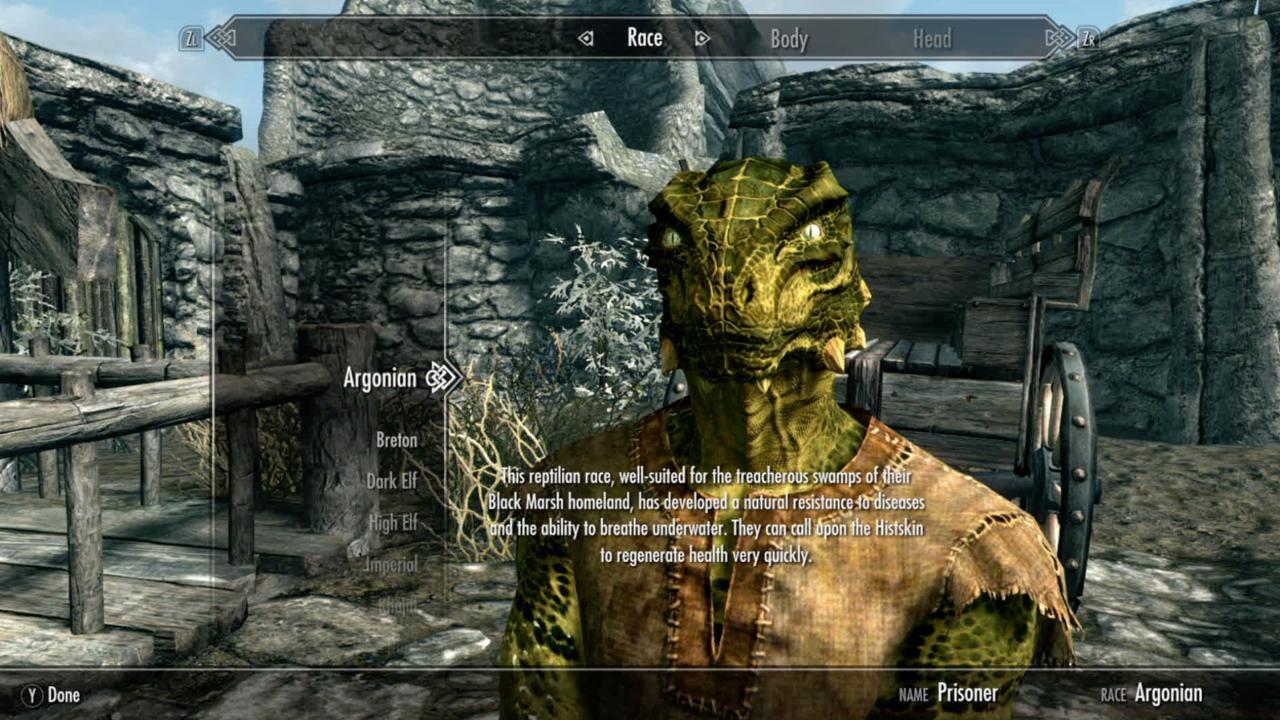This screenshot has height=720, width=1280.
Task: Click the double-chevron ornament right of the top bar
Action: point(1058,36)
